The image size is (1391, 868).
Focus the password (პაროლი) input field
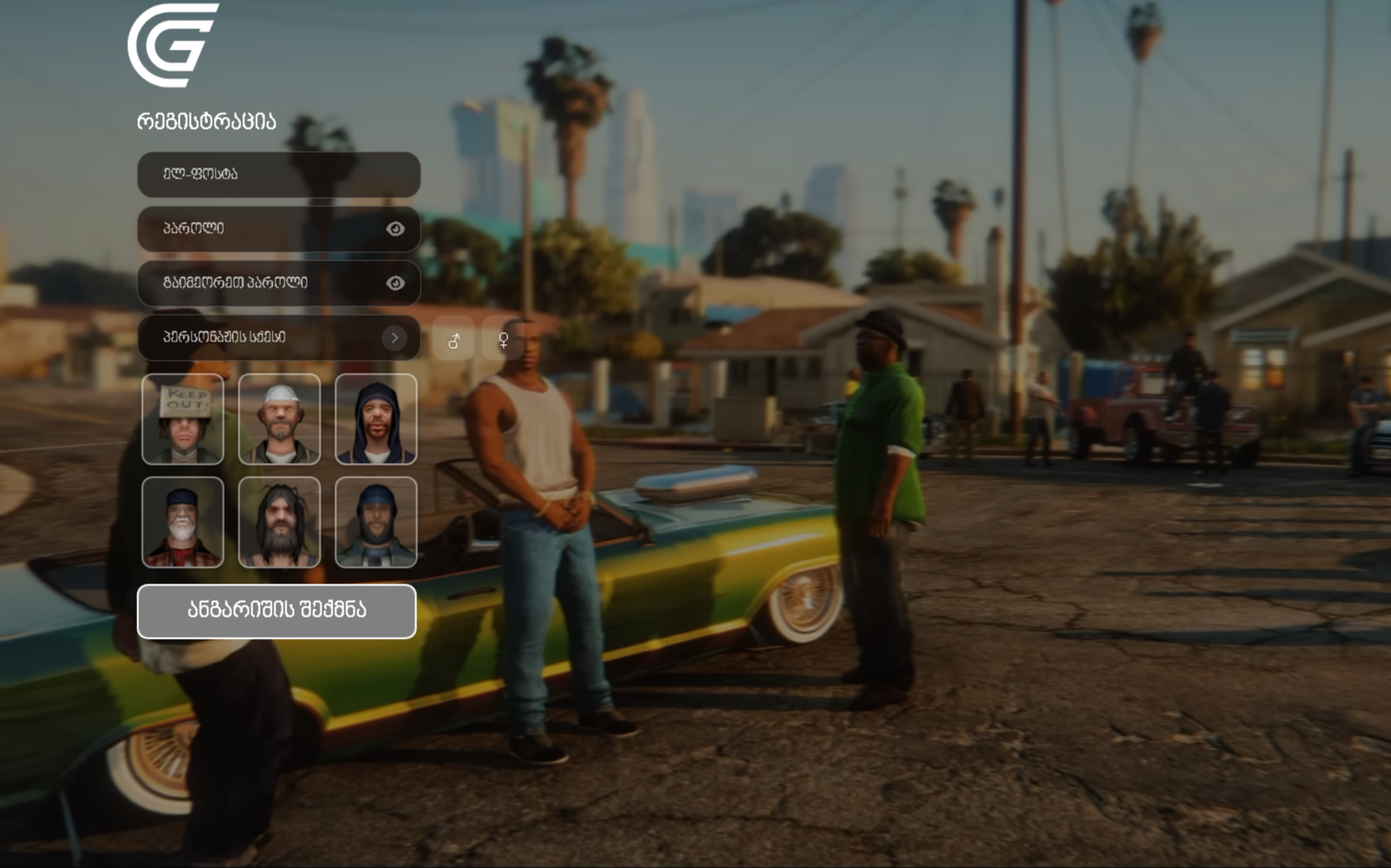point(267,228)
